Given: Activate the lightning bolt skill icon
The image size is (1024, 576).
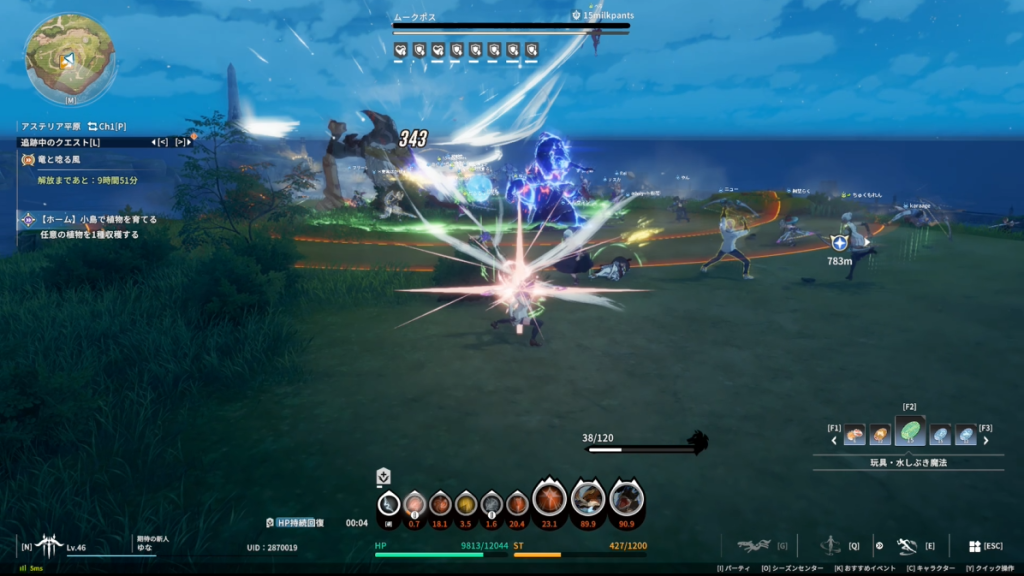Looking at the screenshot, I should [x=389, y=504].
